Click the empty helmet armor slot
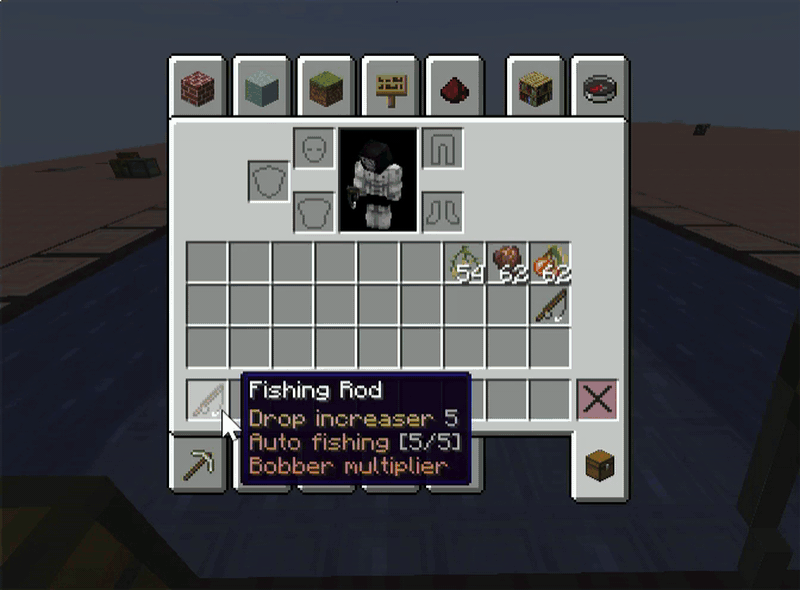 pos(313,149)
